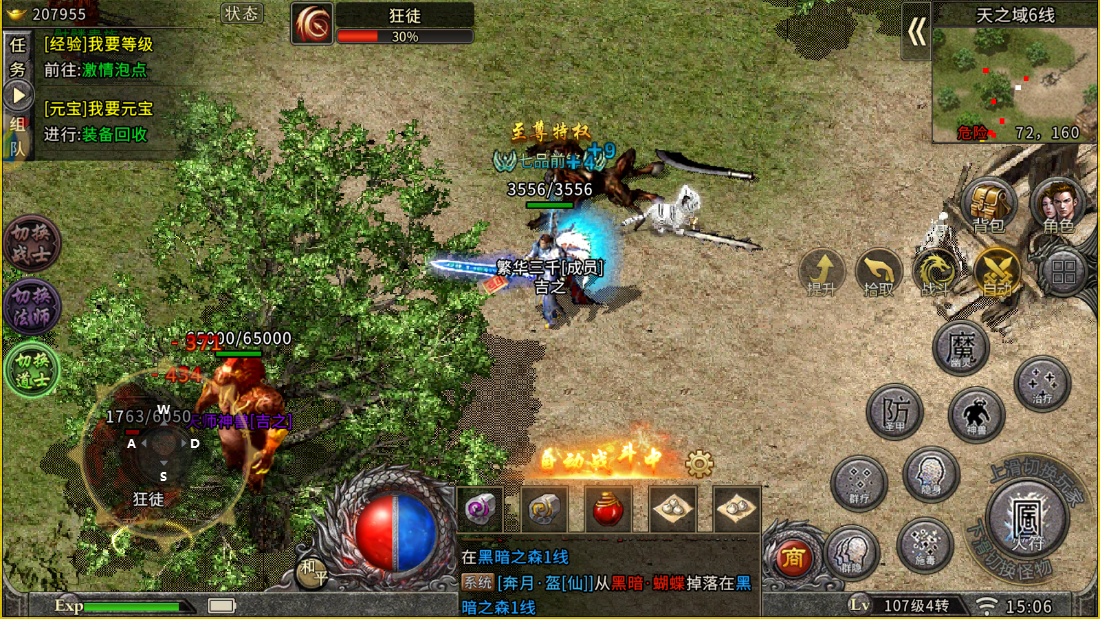Collapse the minimap with the arrow button
This screenshot has width=1100, height=619.
point(916,32)
